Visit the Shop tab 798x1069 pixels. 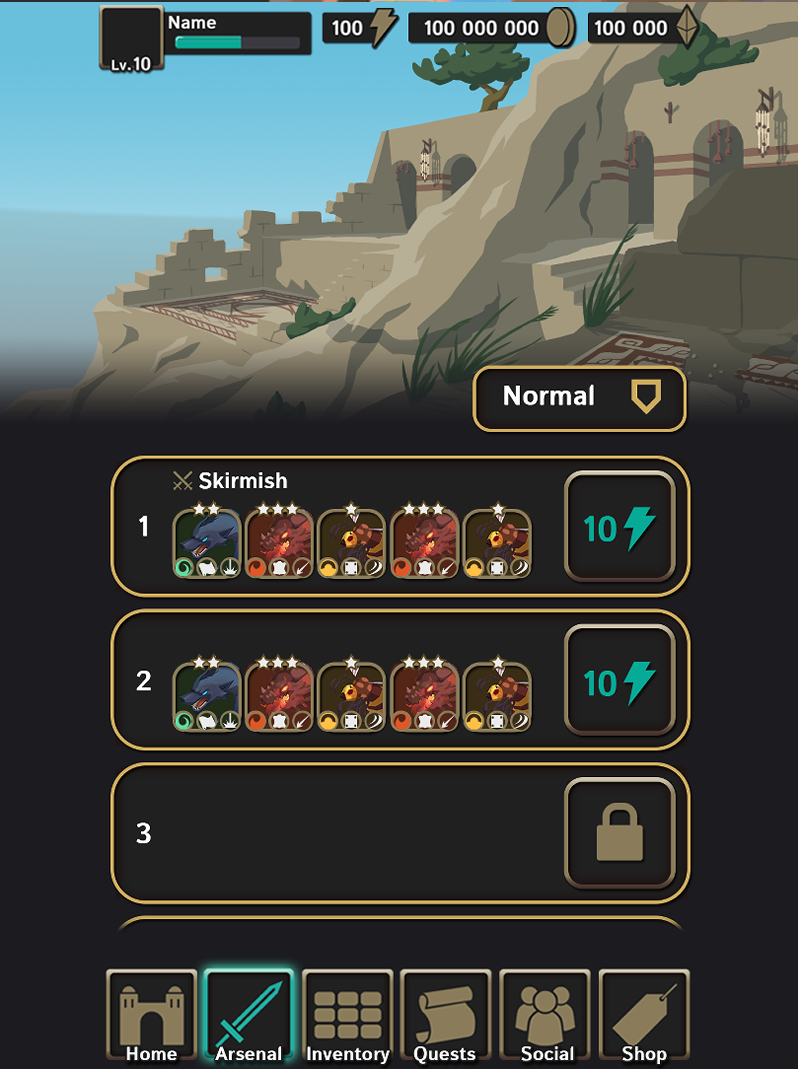(644, 1015)
